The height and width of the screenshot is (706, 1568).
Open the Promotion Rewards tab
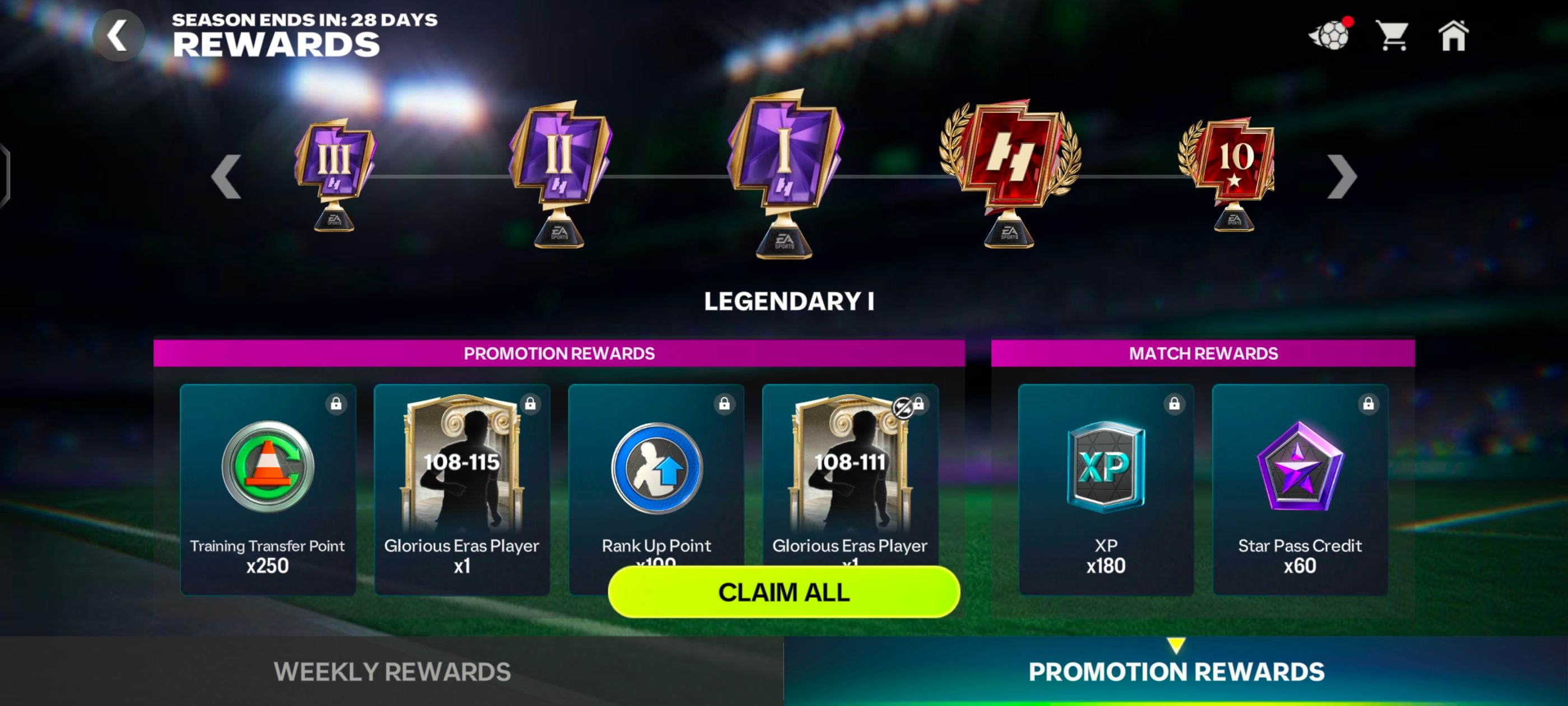coord(1177,670)
